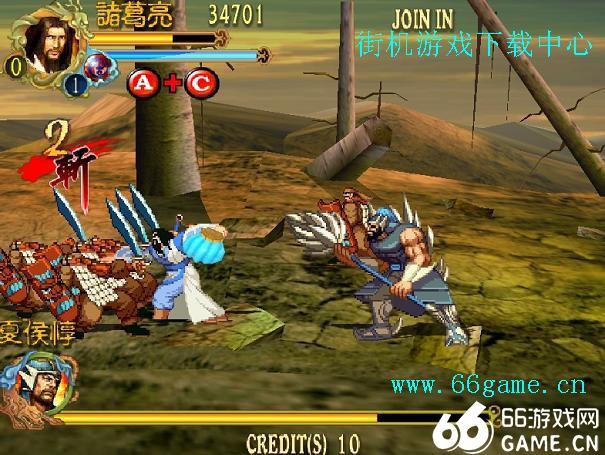
Task: Select the red orb item icon
Action: click(99, 68)
